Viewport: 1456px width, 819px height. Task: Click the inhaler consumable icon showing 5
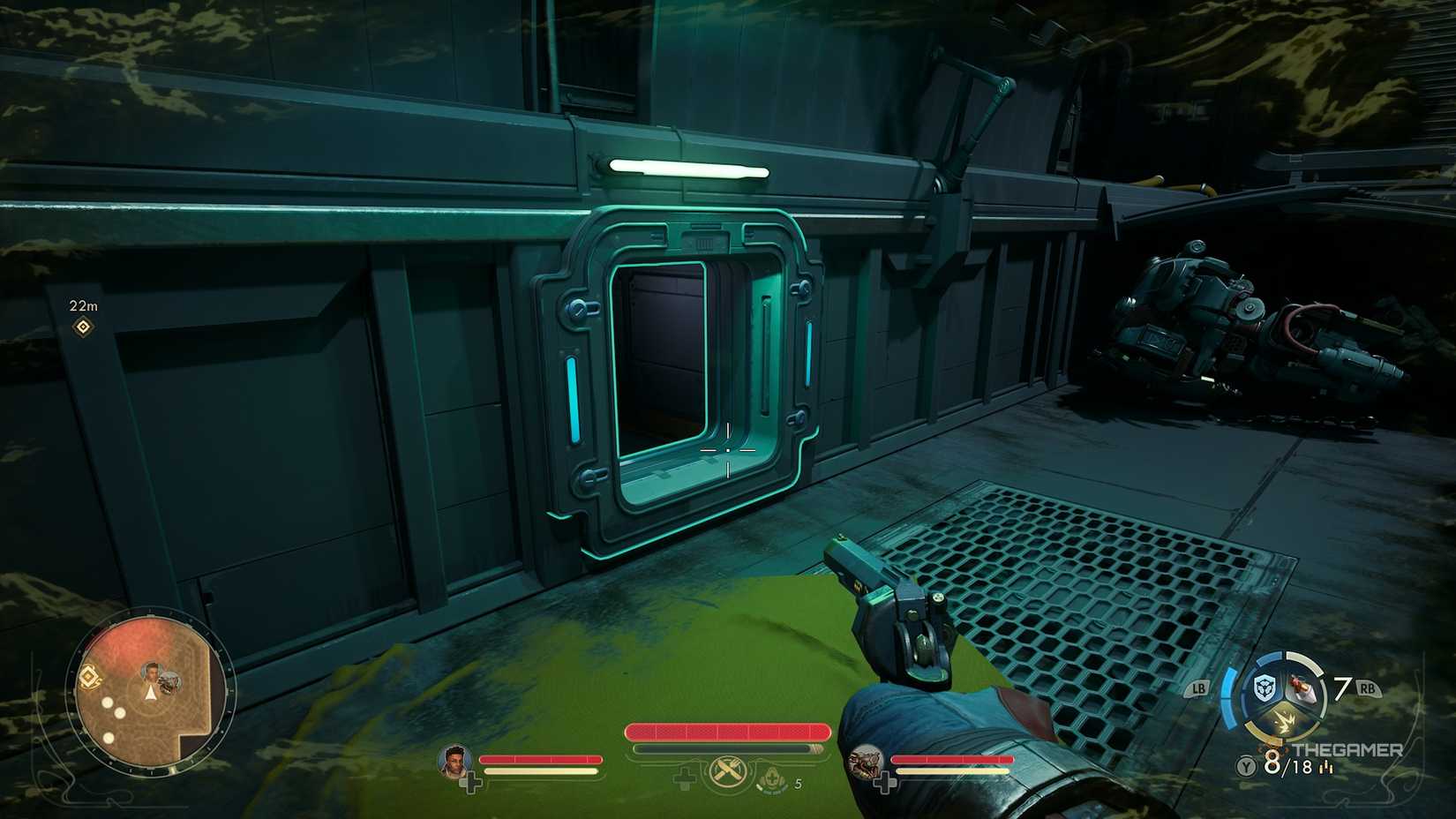click(x=772, y=779)
